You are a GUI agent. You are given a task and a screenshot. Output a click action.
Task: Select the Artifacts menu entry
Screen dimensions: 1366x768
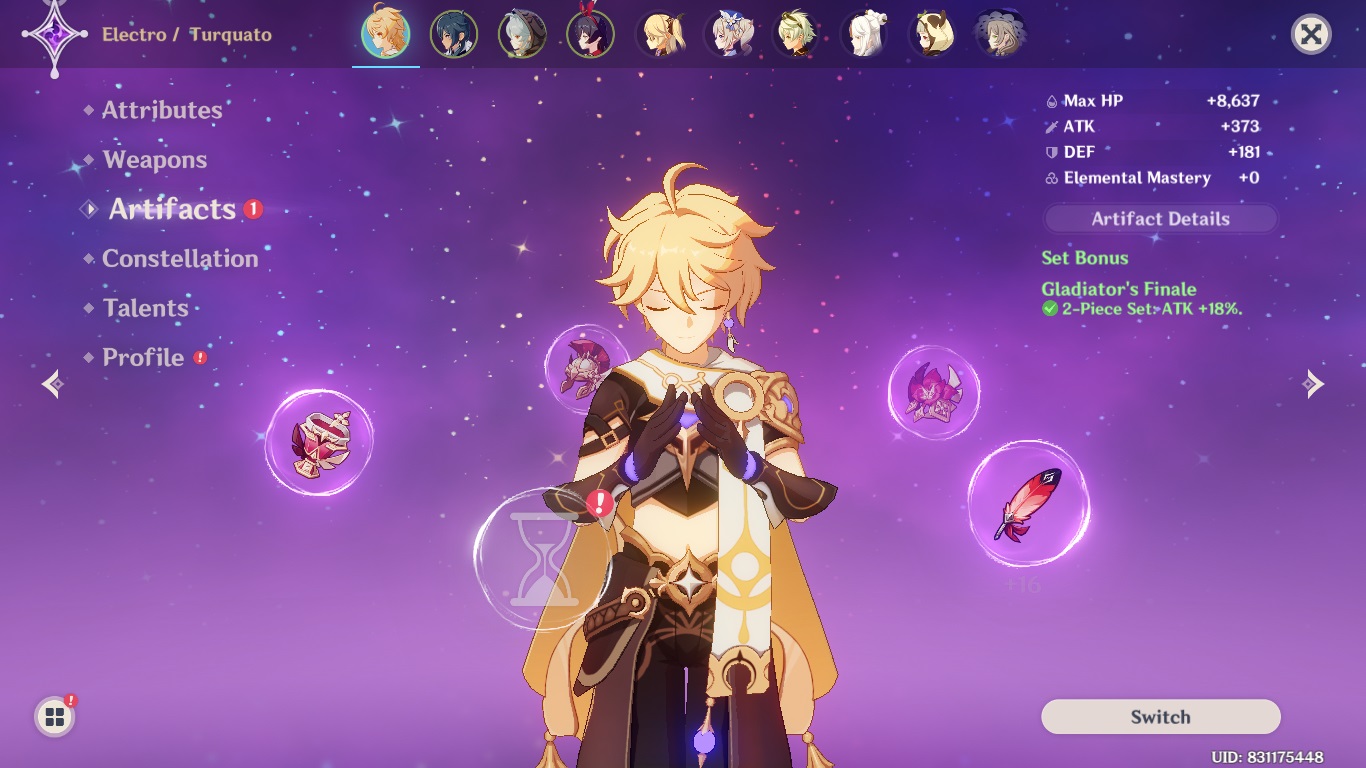172,209
